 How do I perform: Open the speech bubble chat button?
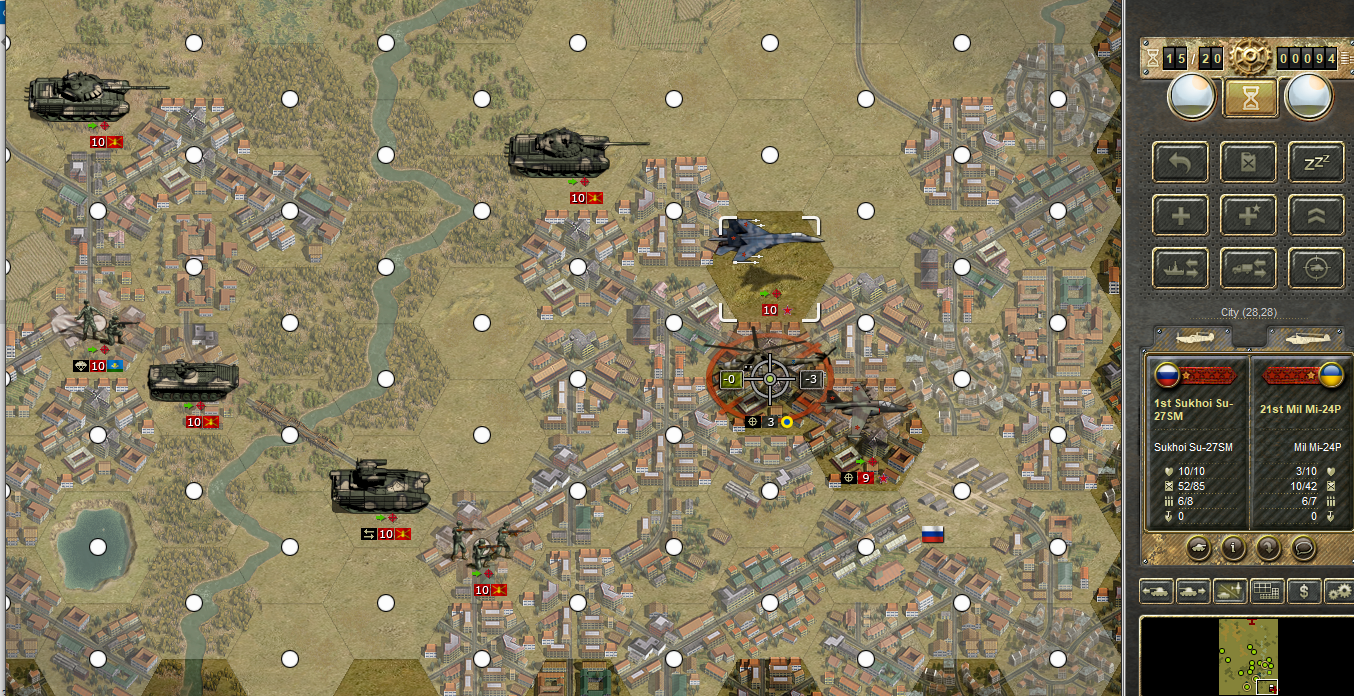[x=1303, y=547]
